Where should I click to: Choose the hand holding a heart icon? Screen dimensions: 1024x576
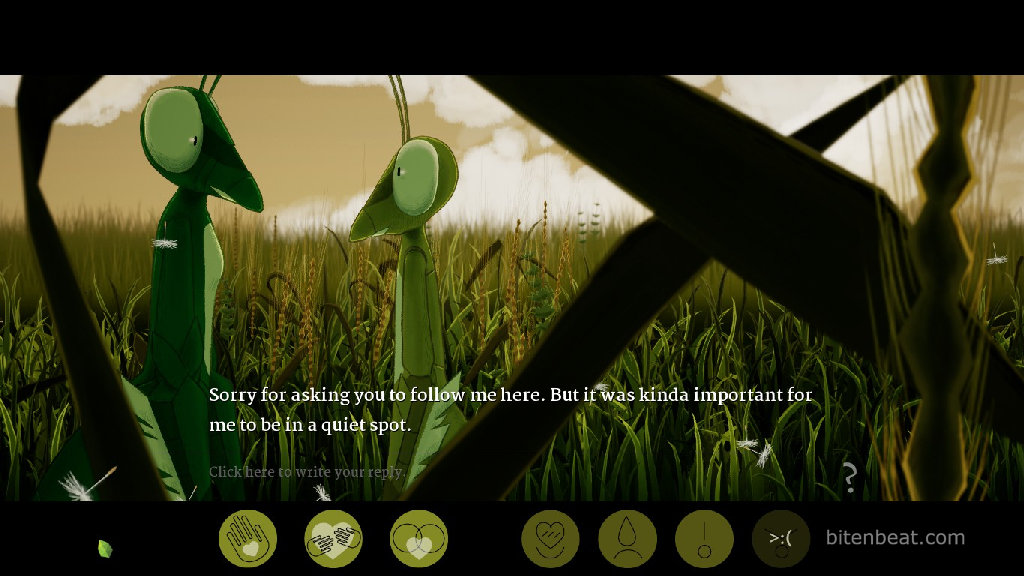(247, 538)
